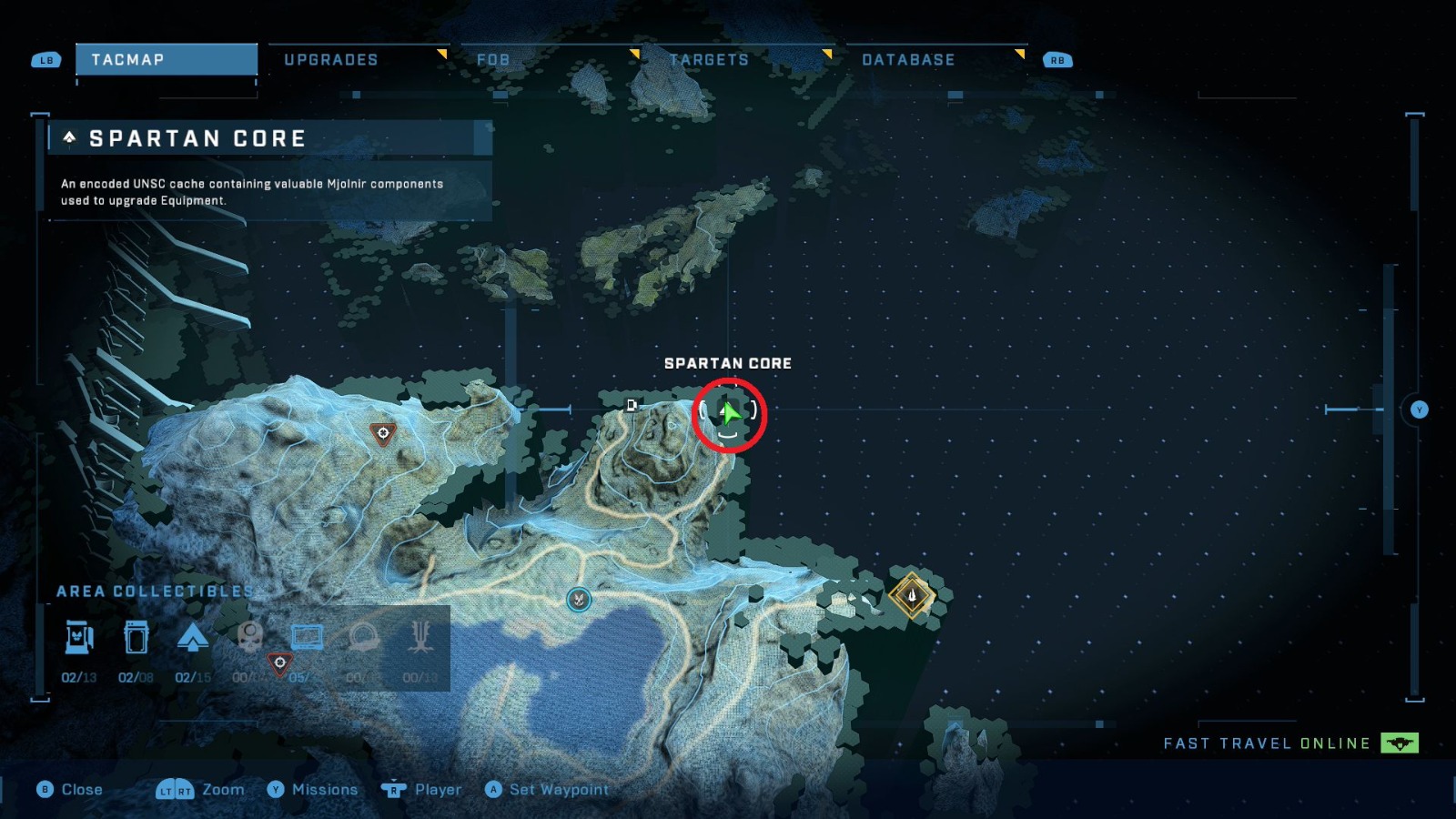This screenshot has width=1456, height=819.
Task: Click the Spartan Core chevron collectible icon
Action: (192, 639)
